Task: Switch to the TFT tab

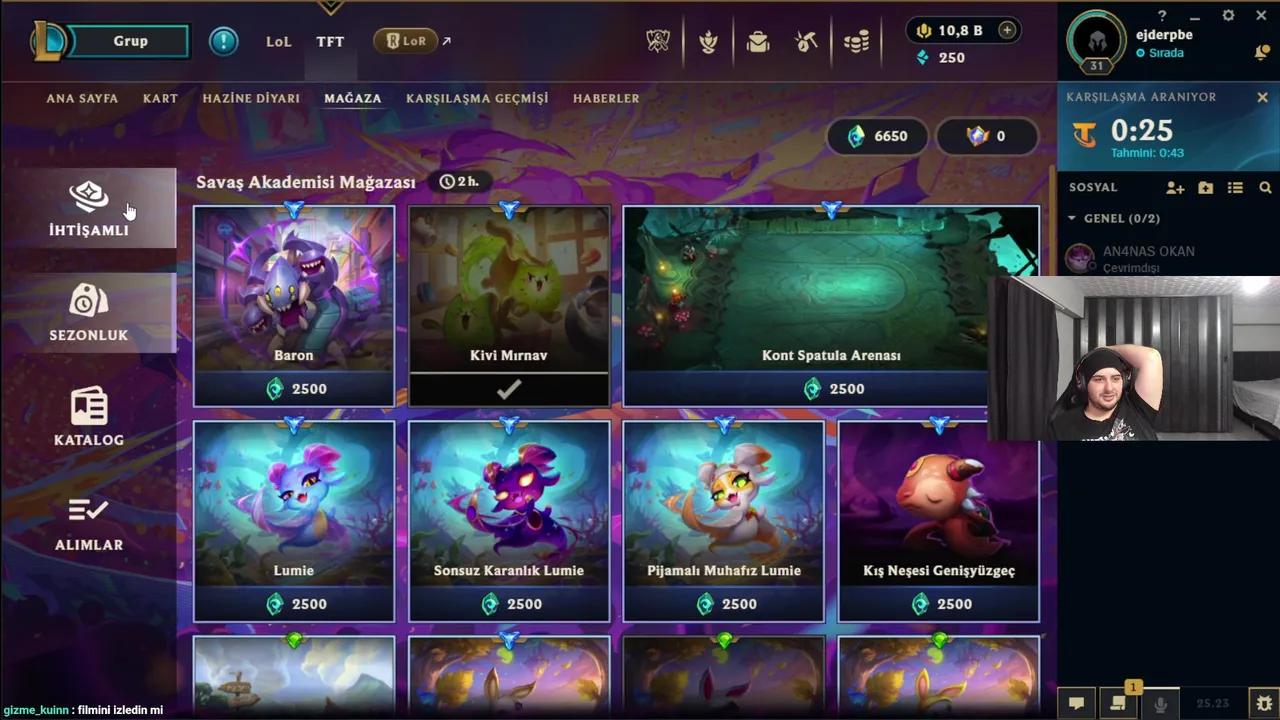Action: [x=330, y=41]
